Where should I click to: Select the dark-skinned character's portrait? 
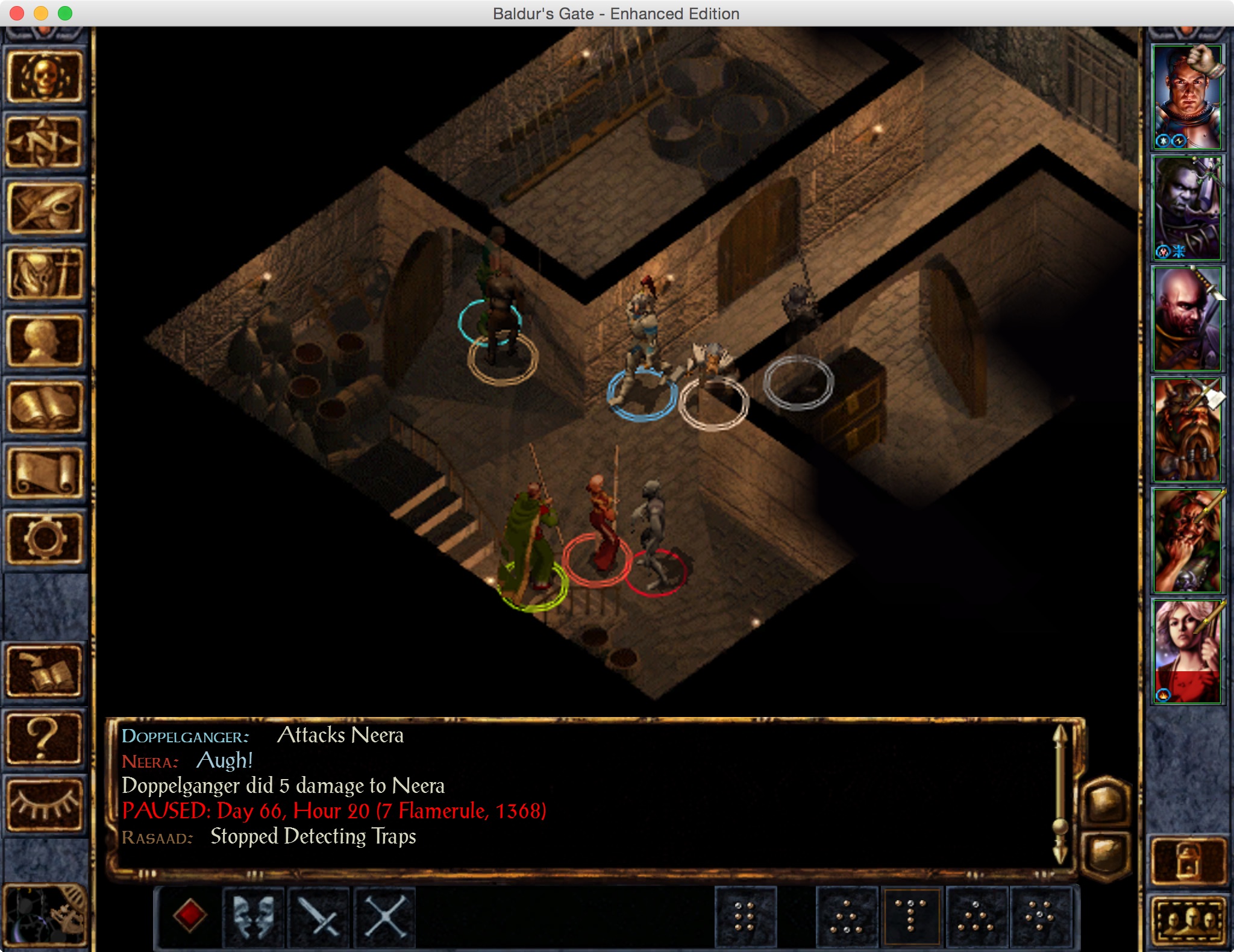pyautogui.click(x=1187, y=207)
